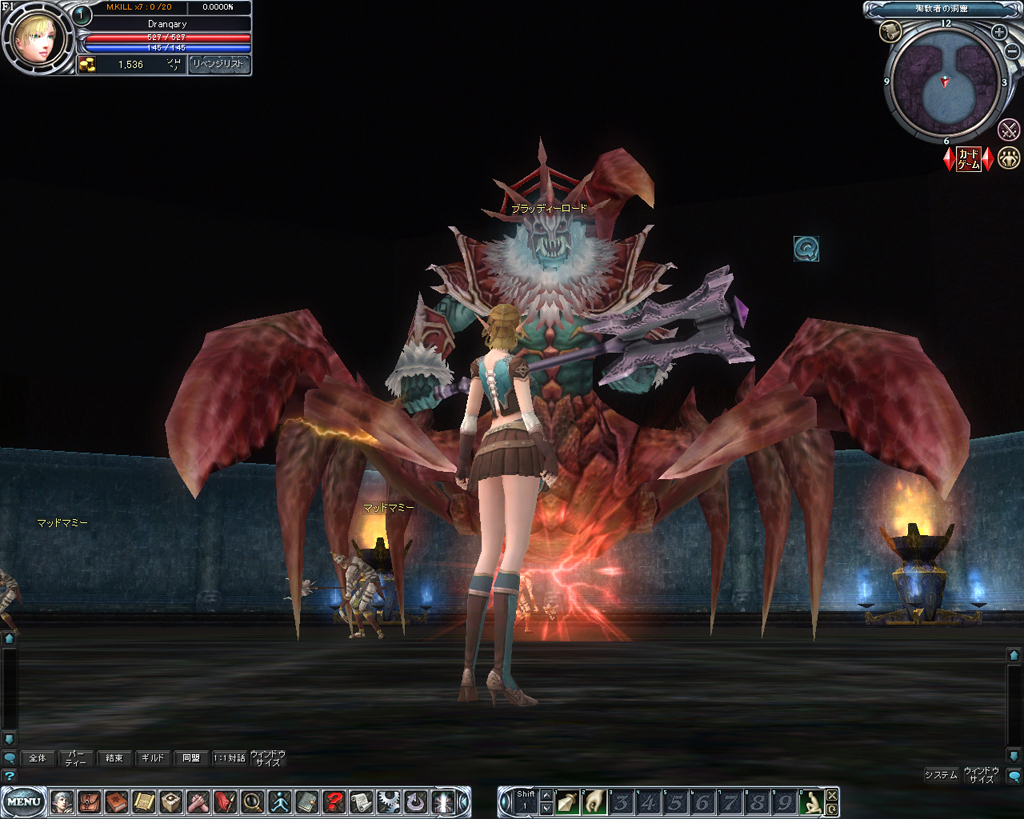Open the gear settings icon

(x=388, y=802)
